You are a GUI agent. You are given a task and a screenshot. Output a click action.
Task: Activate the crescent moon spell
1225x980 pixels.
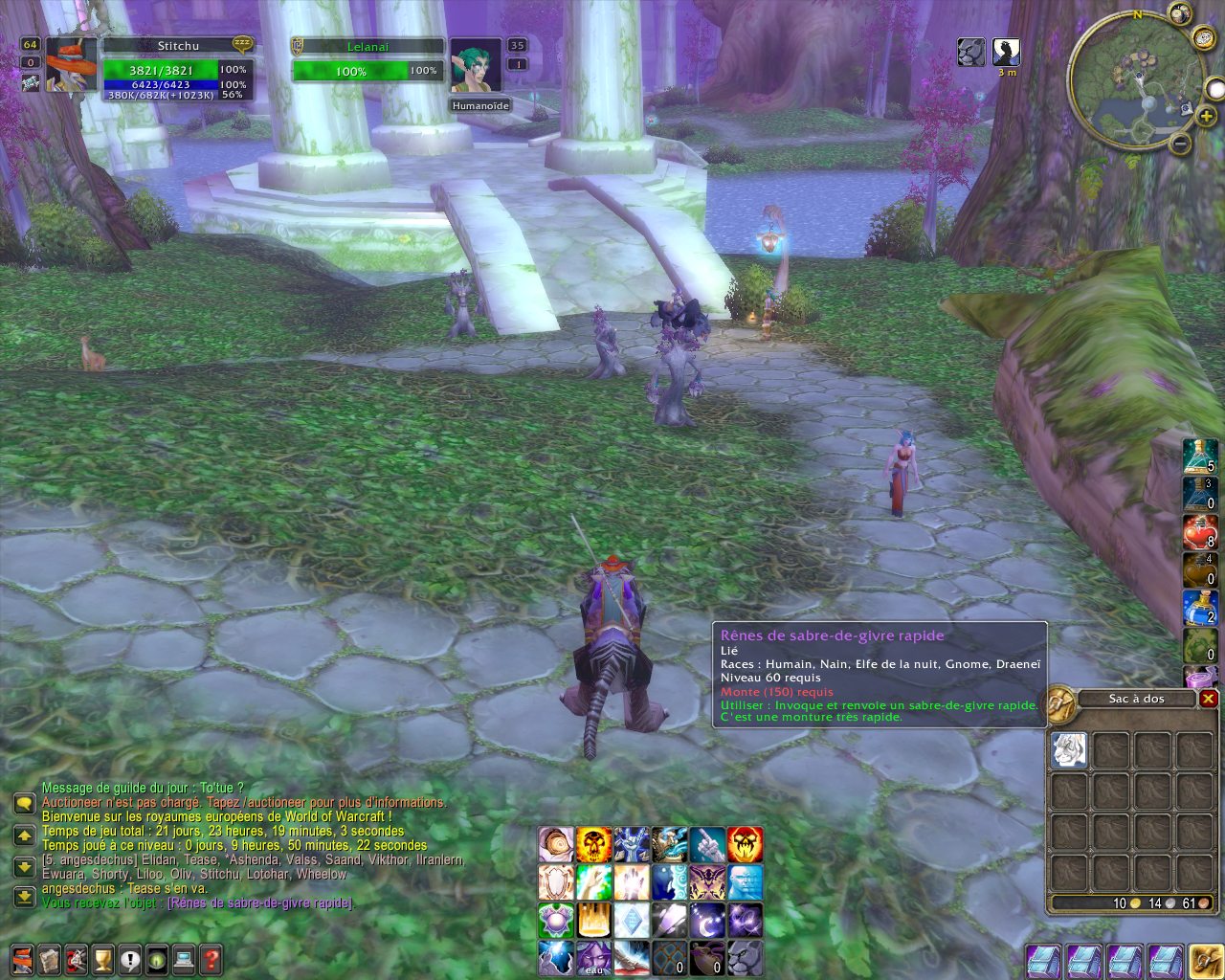coord(706,920)
